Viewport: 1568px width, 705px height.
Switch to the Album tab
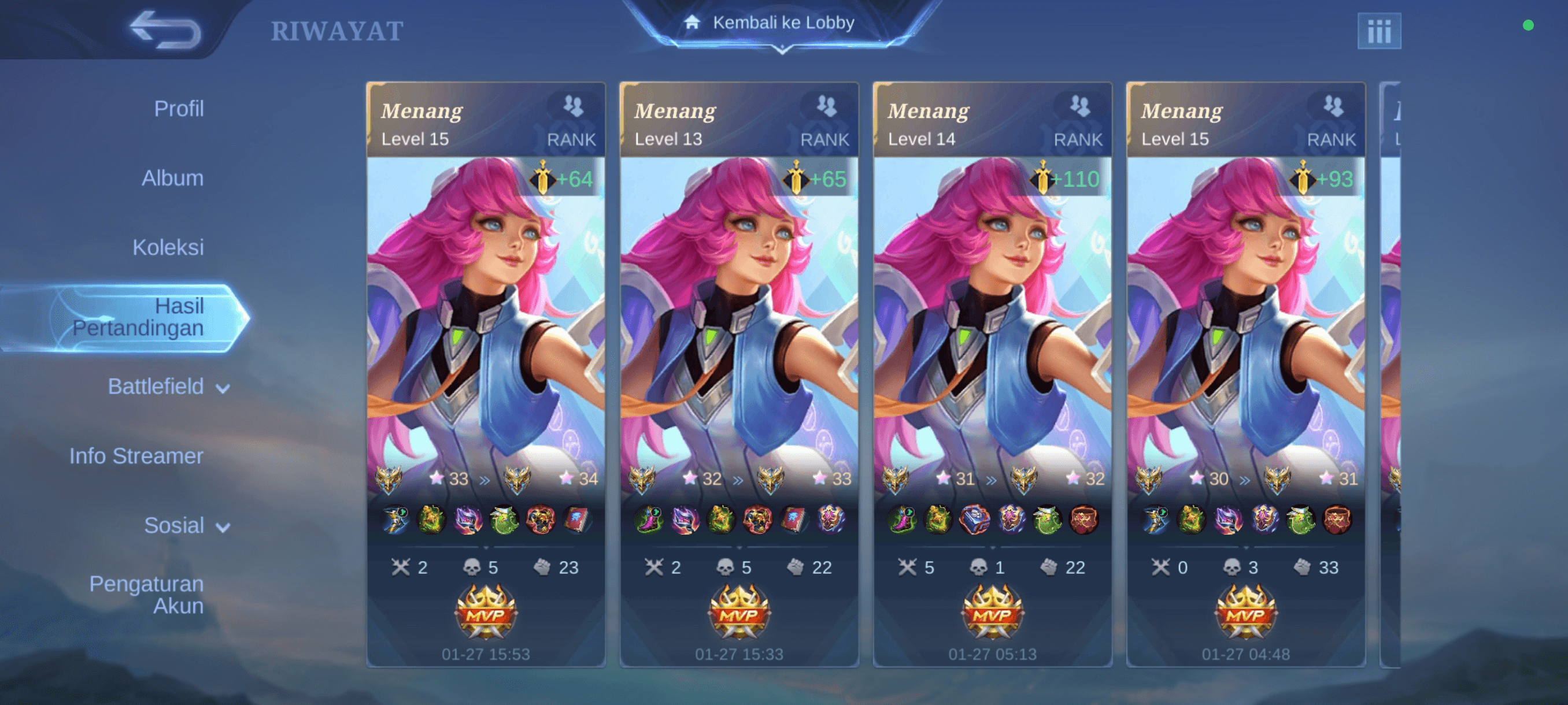(172, 178)
